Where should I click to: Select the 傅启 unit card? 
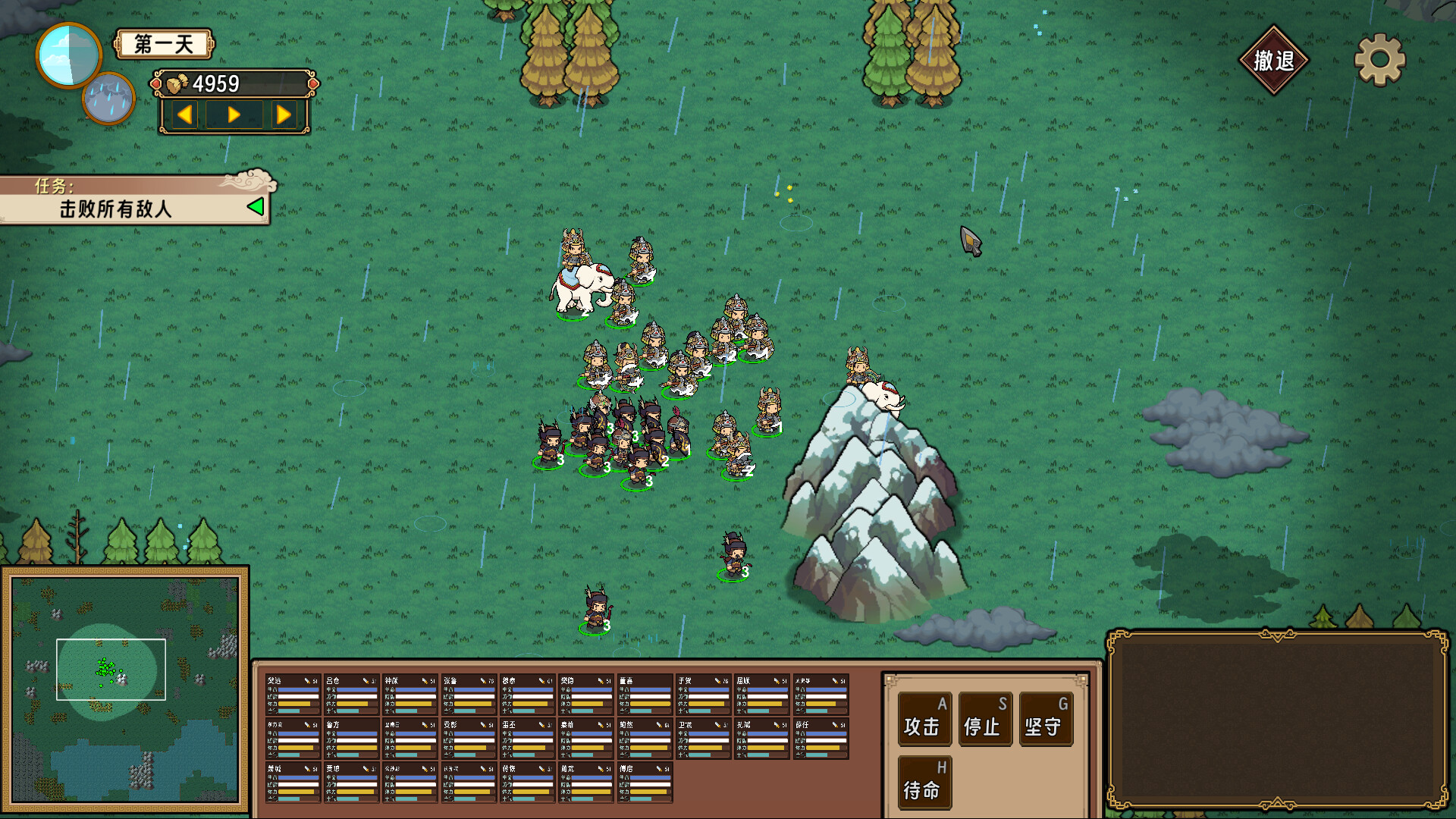(645, 783)
